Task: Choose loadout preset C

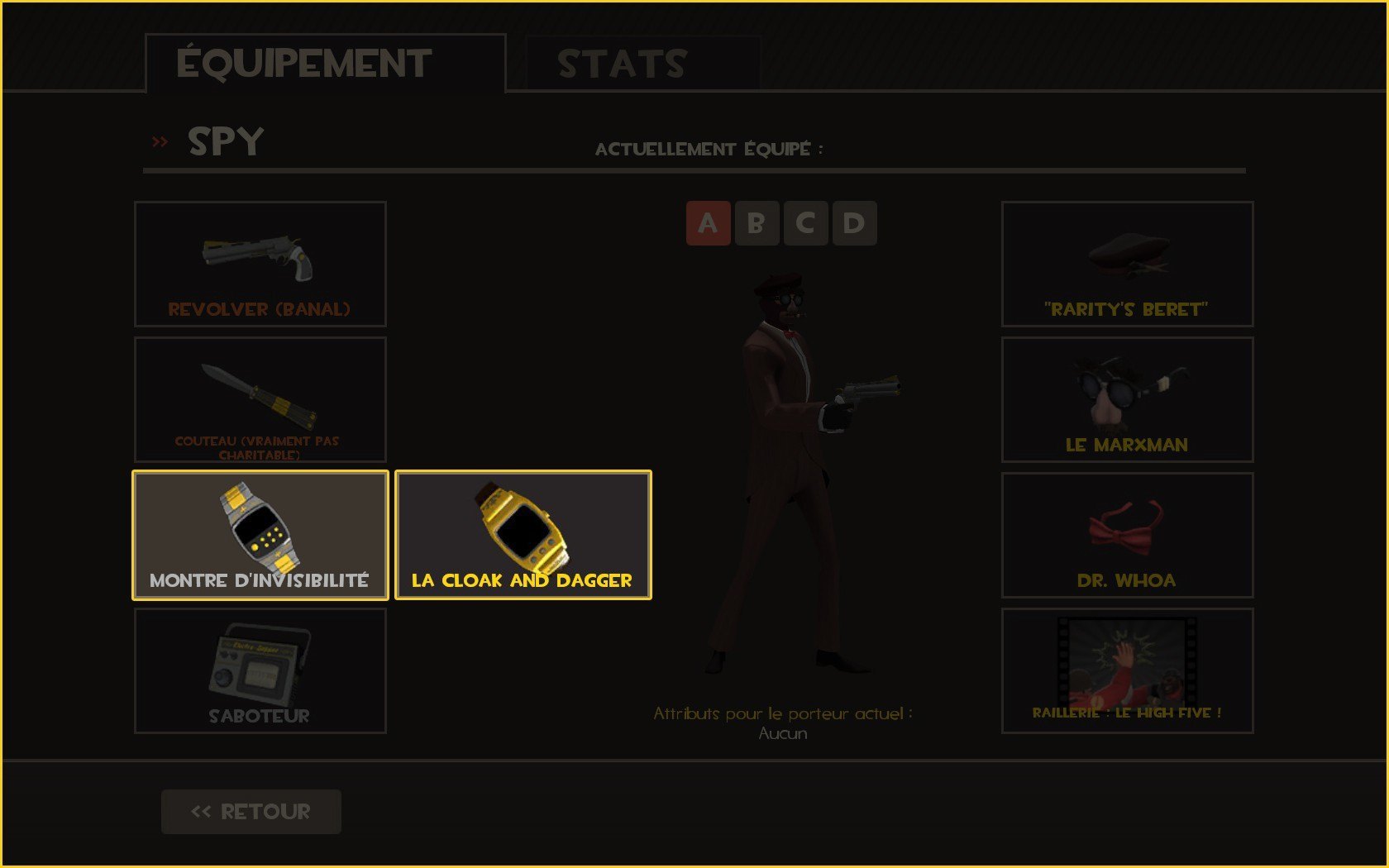Action: pyautogui.click(x=805, y=223)
